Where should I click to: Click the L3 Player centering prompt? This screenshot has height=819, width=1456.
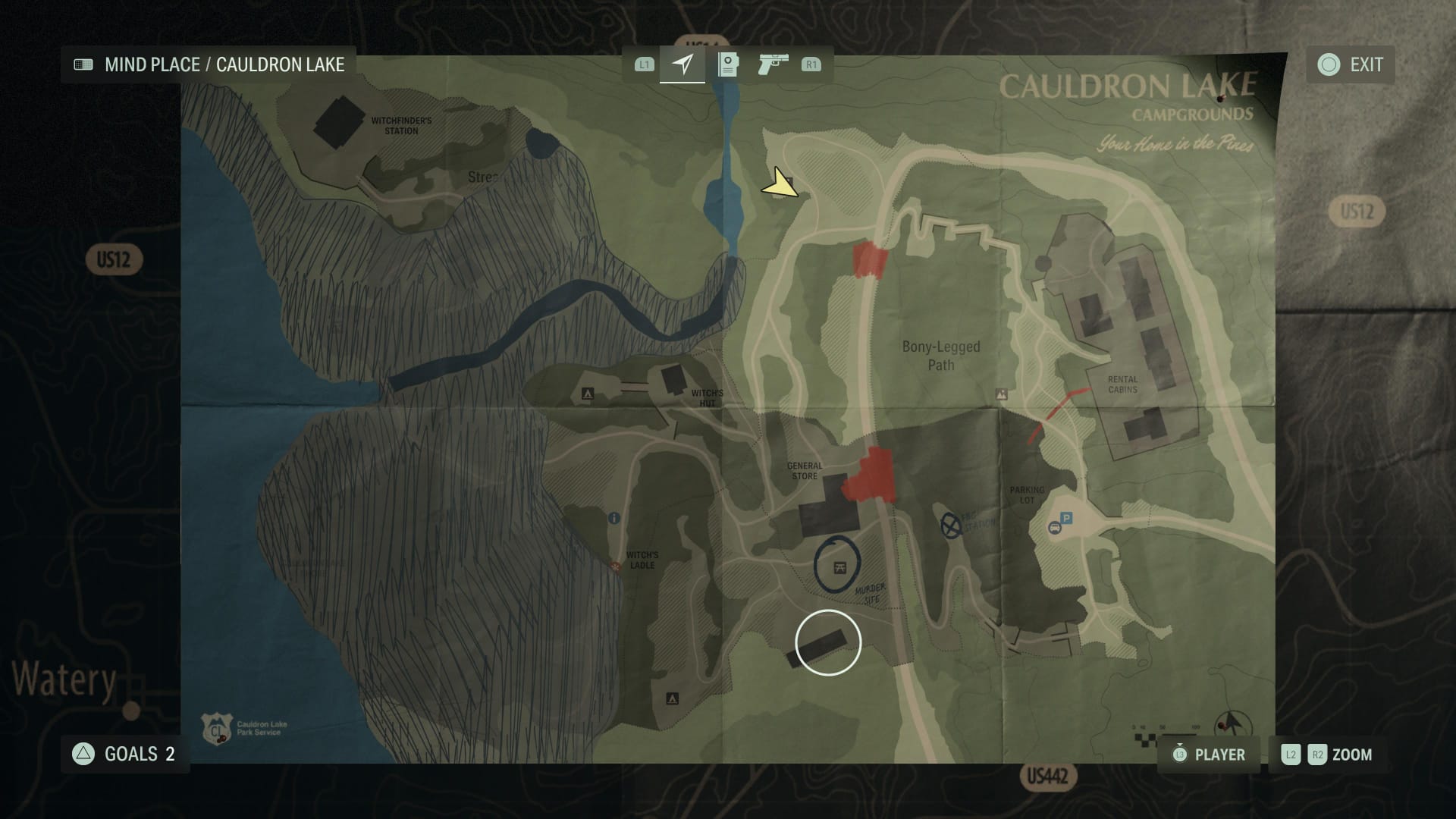click(x=1180, y=755)
